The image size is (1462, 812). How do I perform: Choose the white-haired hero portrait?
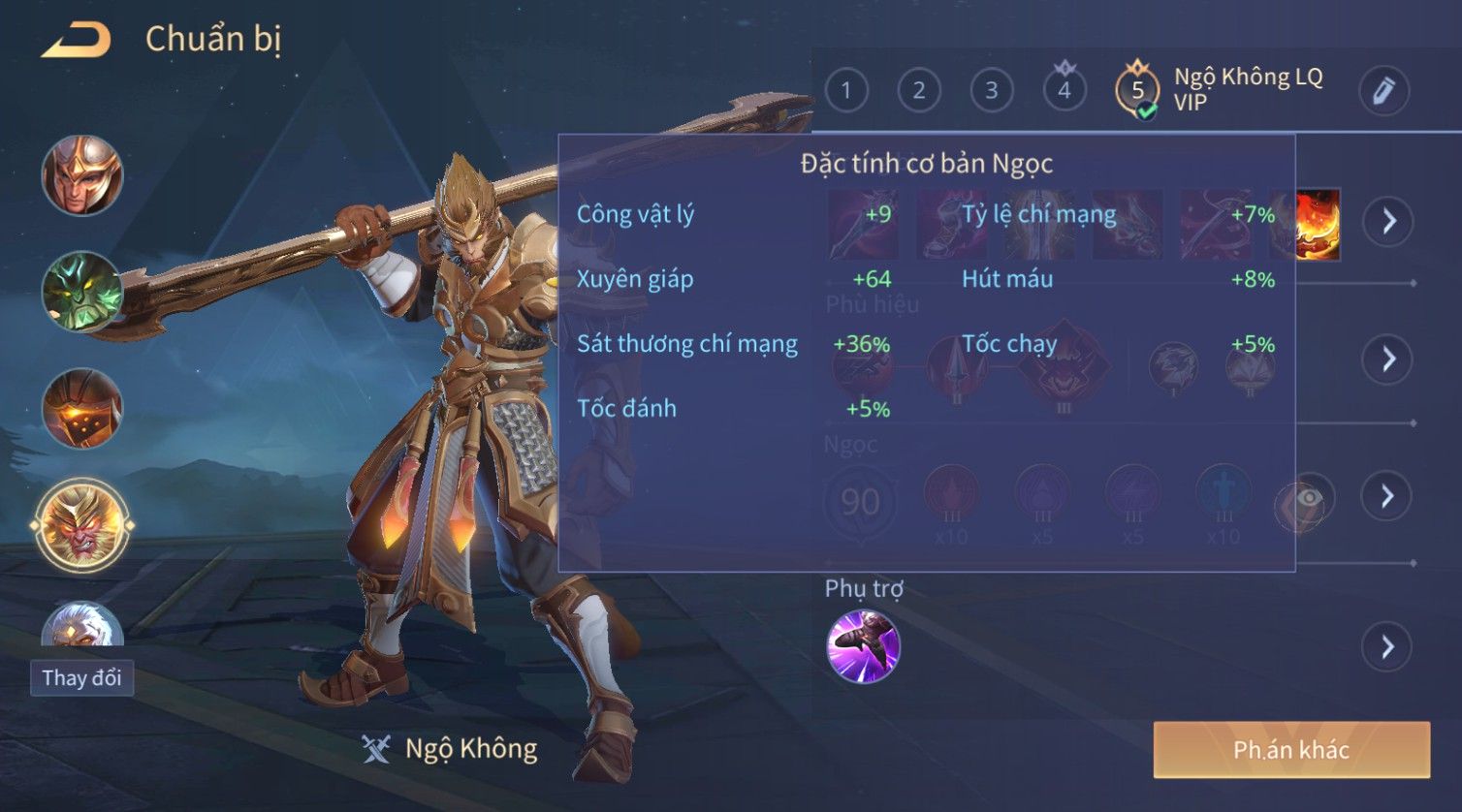click(82, 623)
